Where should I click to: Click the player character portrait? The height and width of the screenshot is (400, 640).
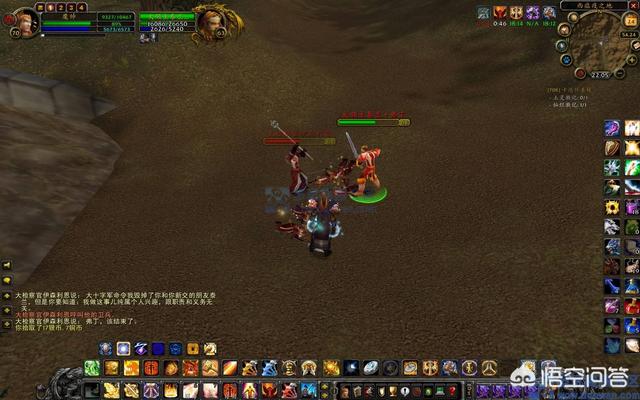click(24, 22)
